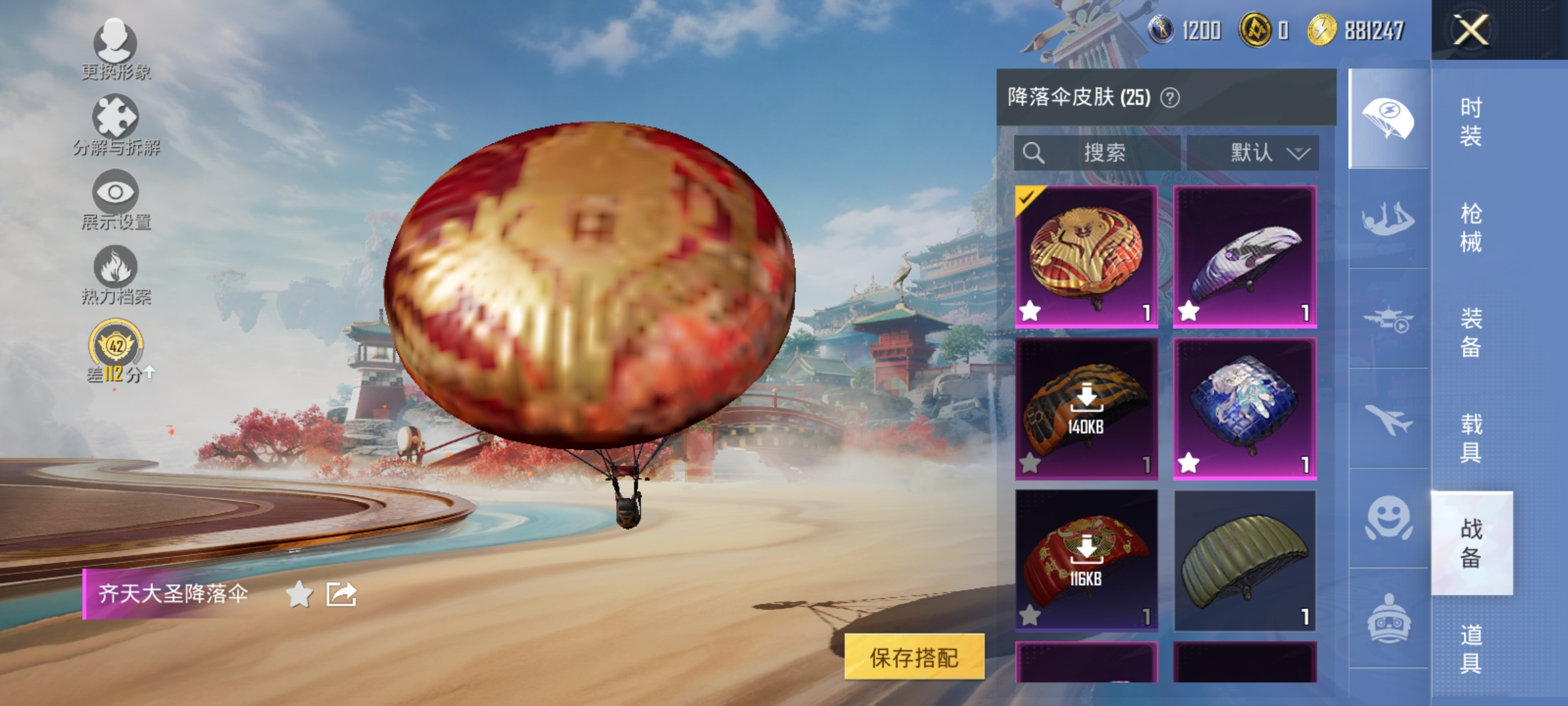Open 分解与拆解 dismantle feature
Image resolution: width=1568 pixels, height=706 pixels.
(x=116, y=124)
